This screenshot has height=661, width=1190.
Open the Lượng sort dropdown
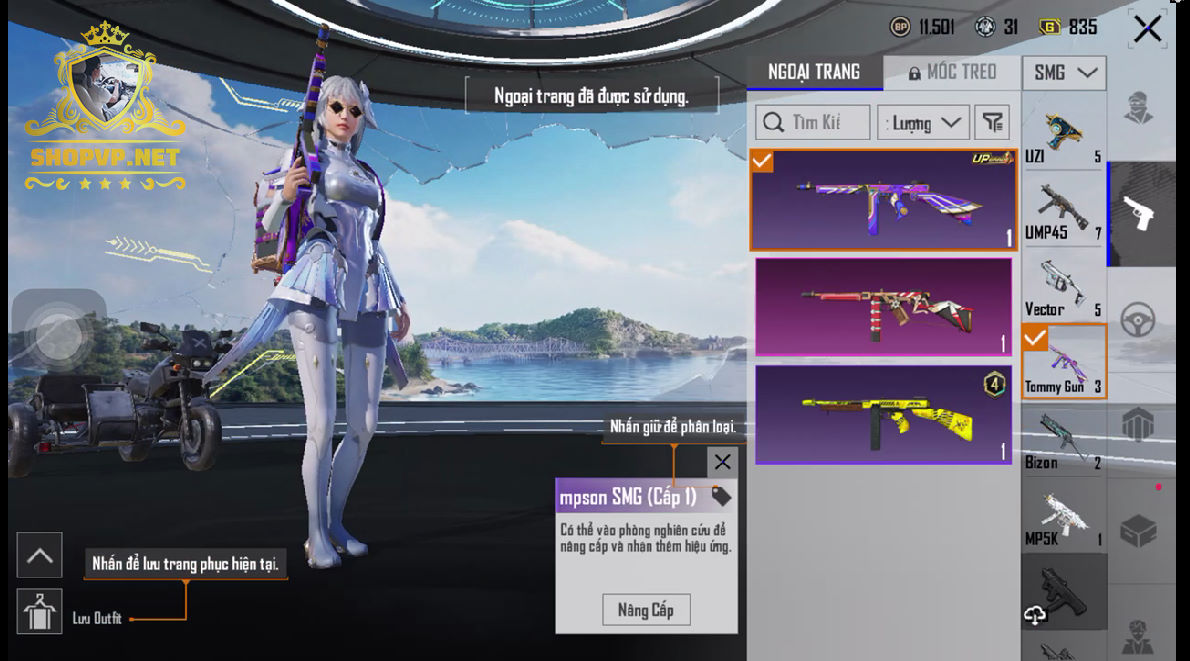pos(923,123)
